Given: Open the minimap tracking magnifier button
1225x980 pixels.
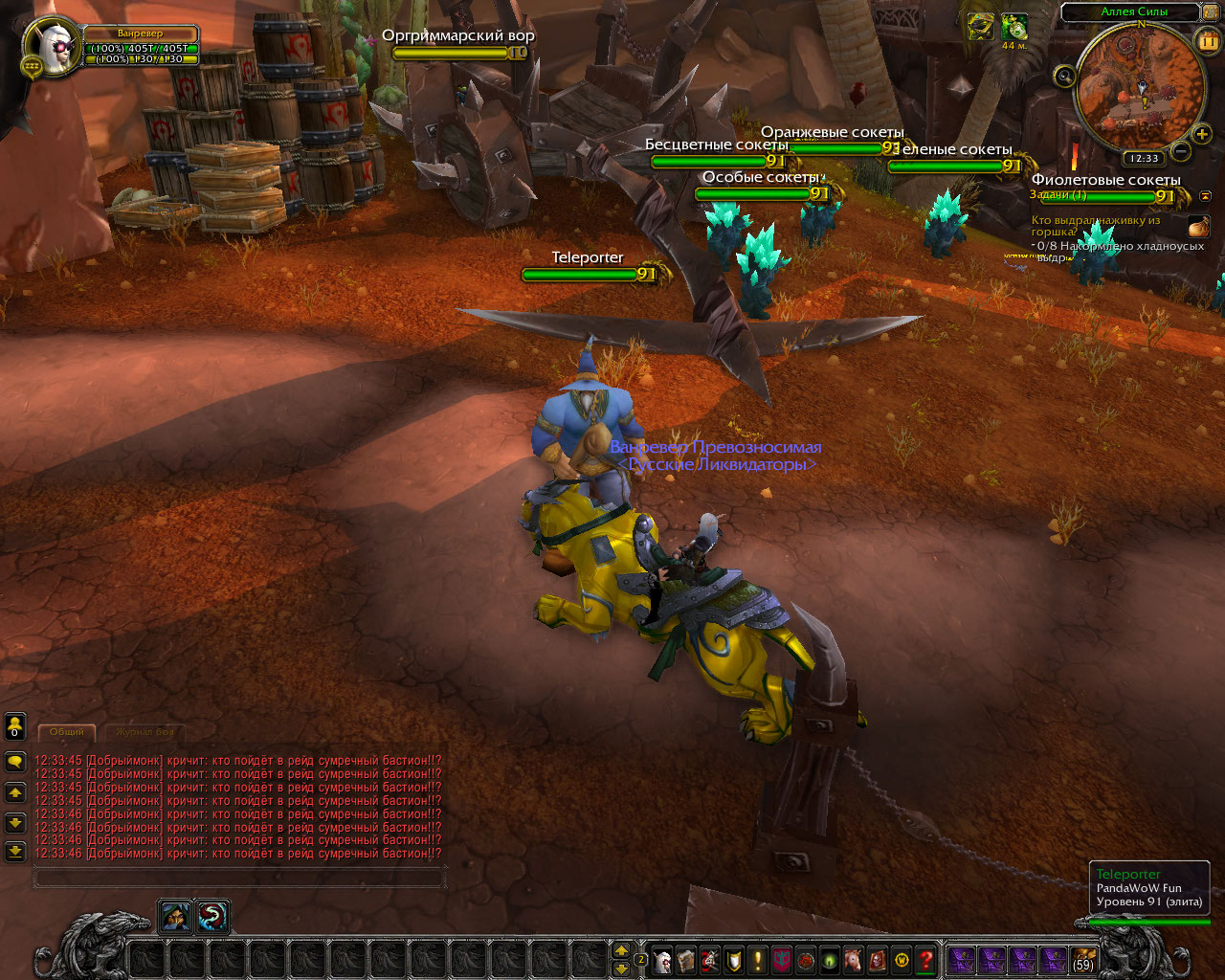Looking at the screenshot, I should [x=1064, y=77].
